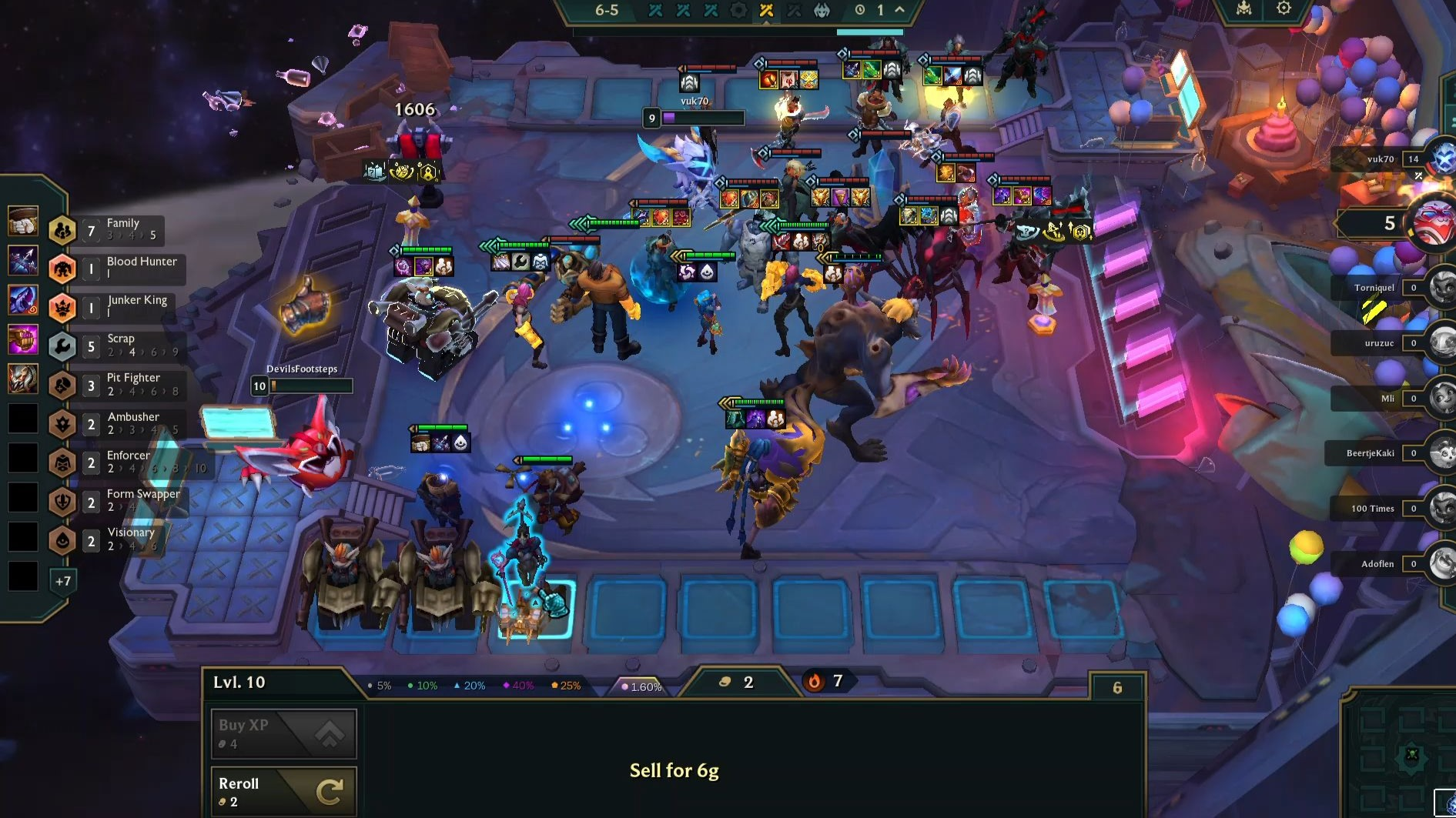Buy XP for 4 gold
The width and height of the screenshot is (1456, 818).
click(x=283, y=733)
